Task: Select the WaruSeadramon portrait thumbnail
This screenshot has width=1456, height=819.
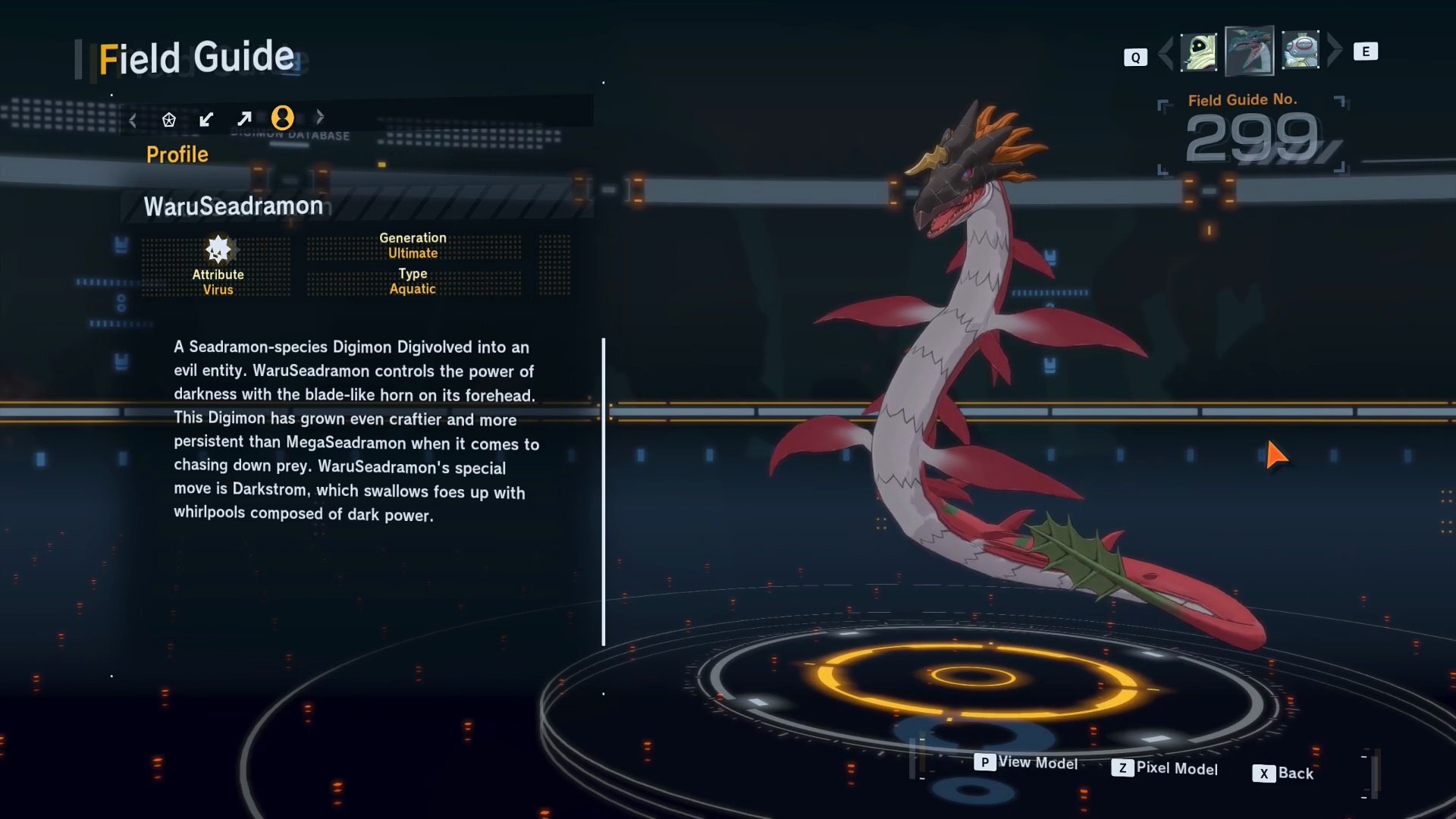Action: [x=1249, y=51]
